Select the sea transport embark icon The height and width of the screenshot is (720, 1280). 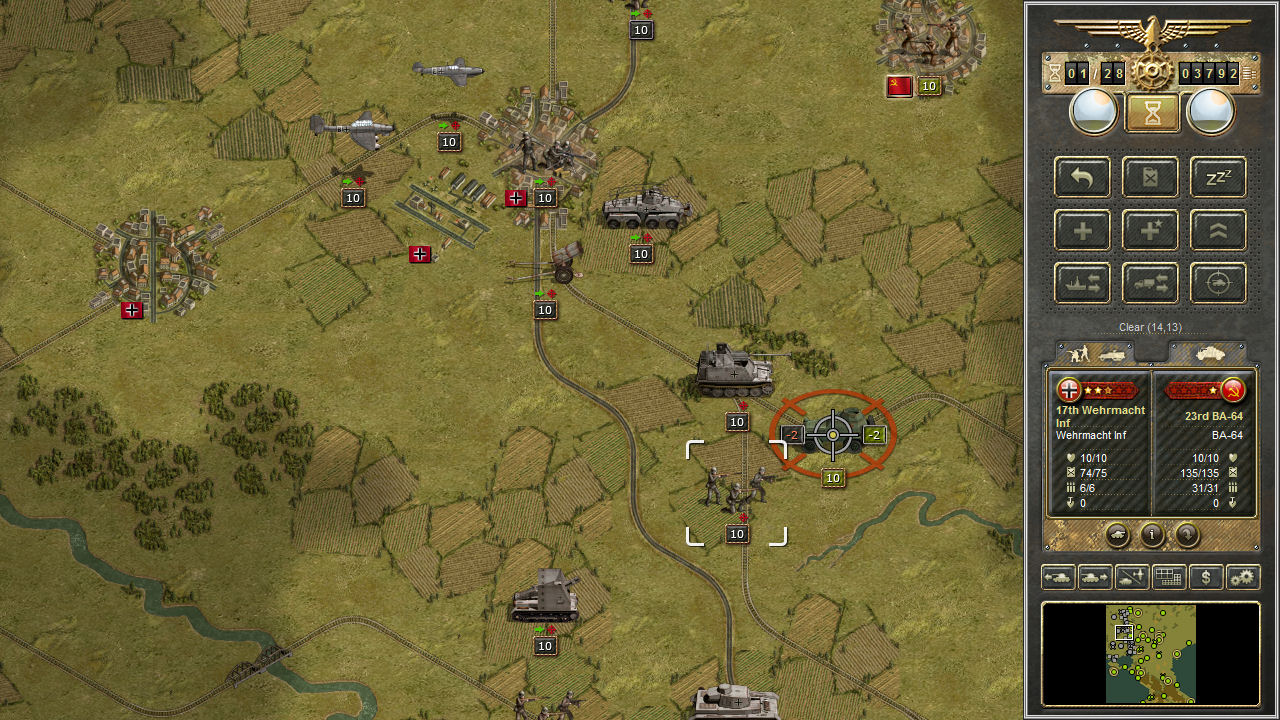click(1081, 283)
